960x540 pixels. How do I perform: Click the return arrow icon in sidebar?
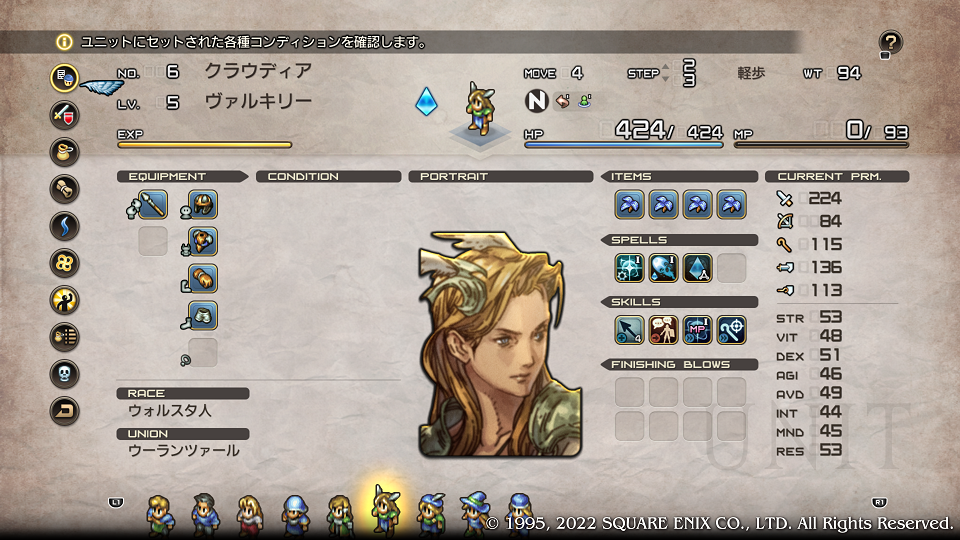[x=65, y=410]
